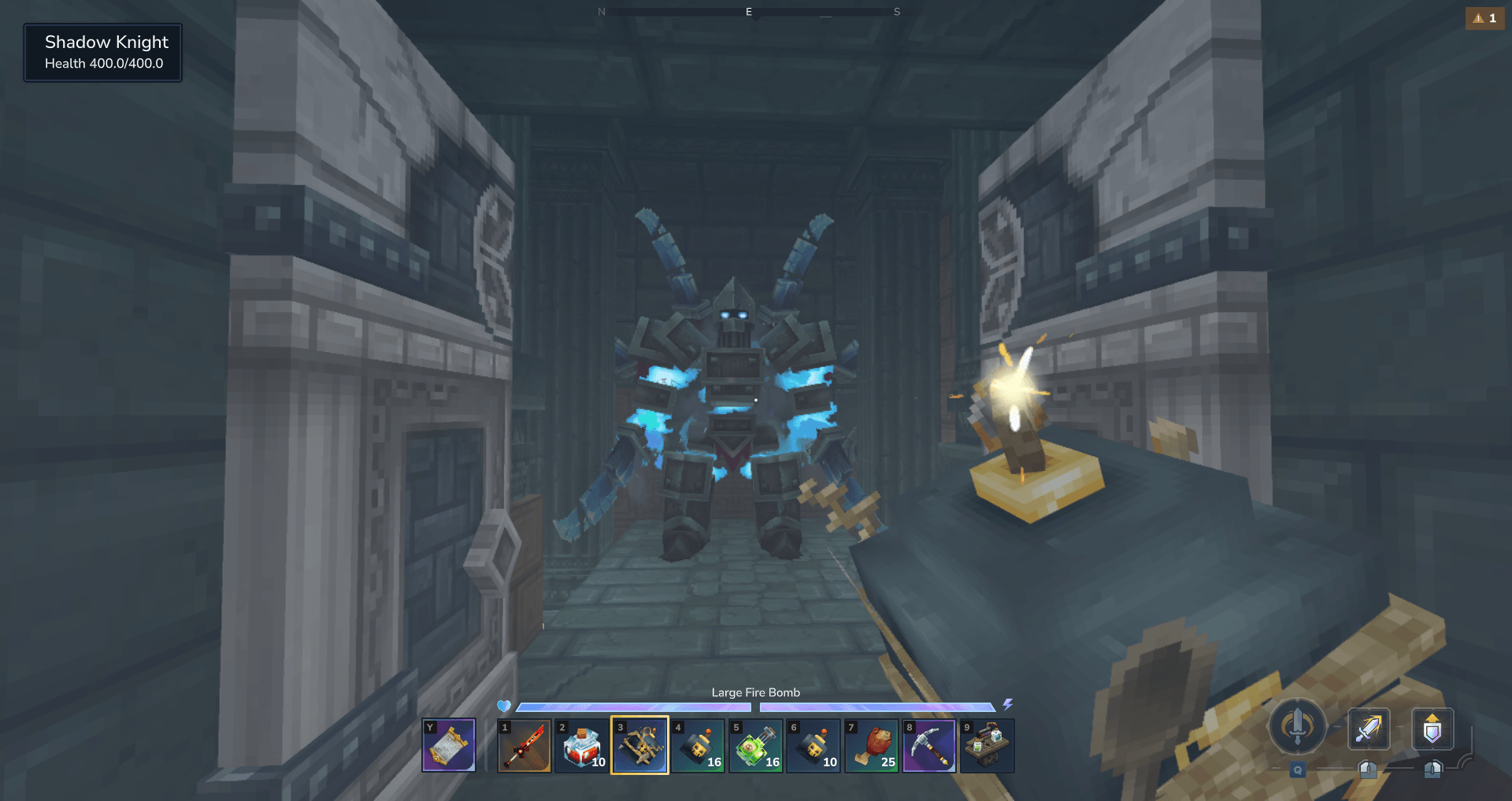The width and height of the screenshot is (1512, 801).
Task: Select the cooked meat drumstick slot
Action: pyautogui.click(x=872, y=745)
